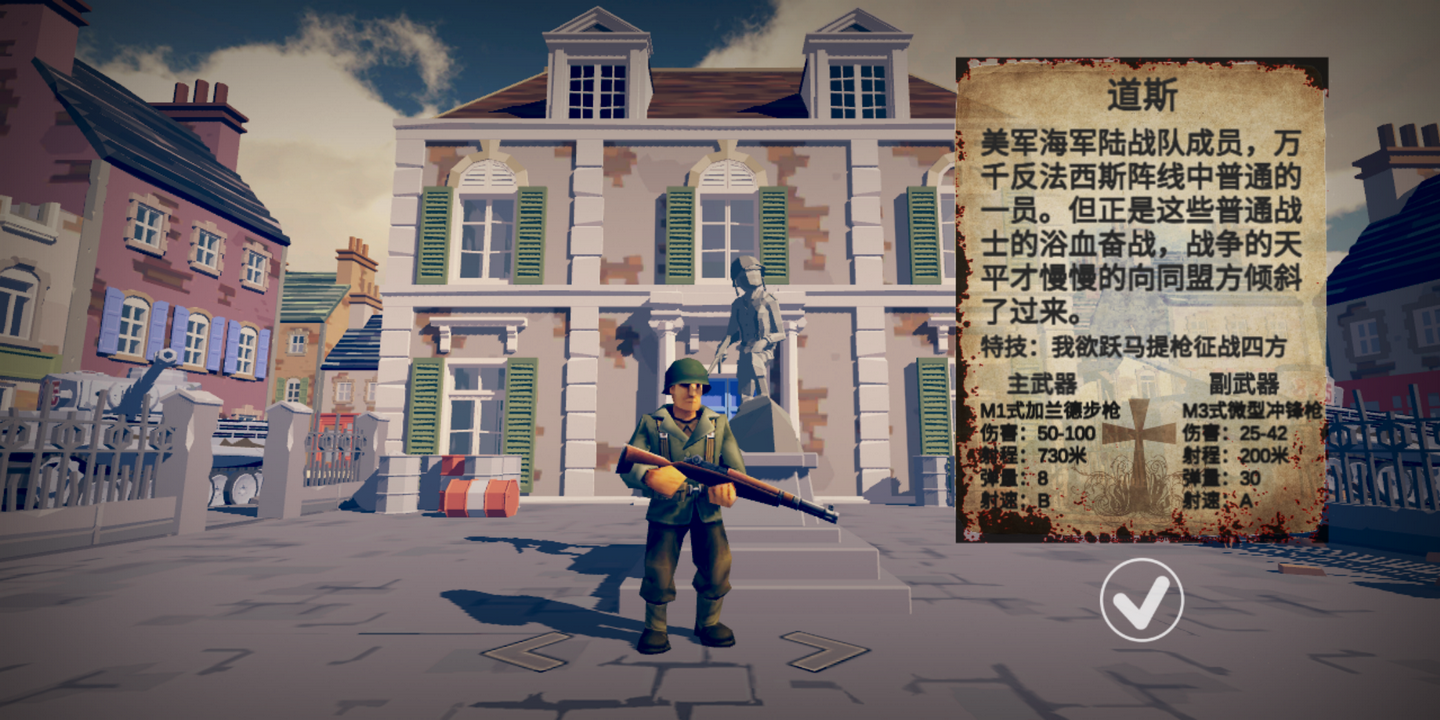Click the 特技 special skill description line
Image resolution: width=1440 pixels, height=720 pixels.
(x=1130, y=345)
